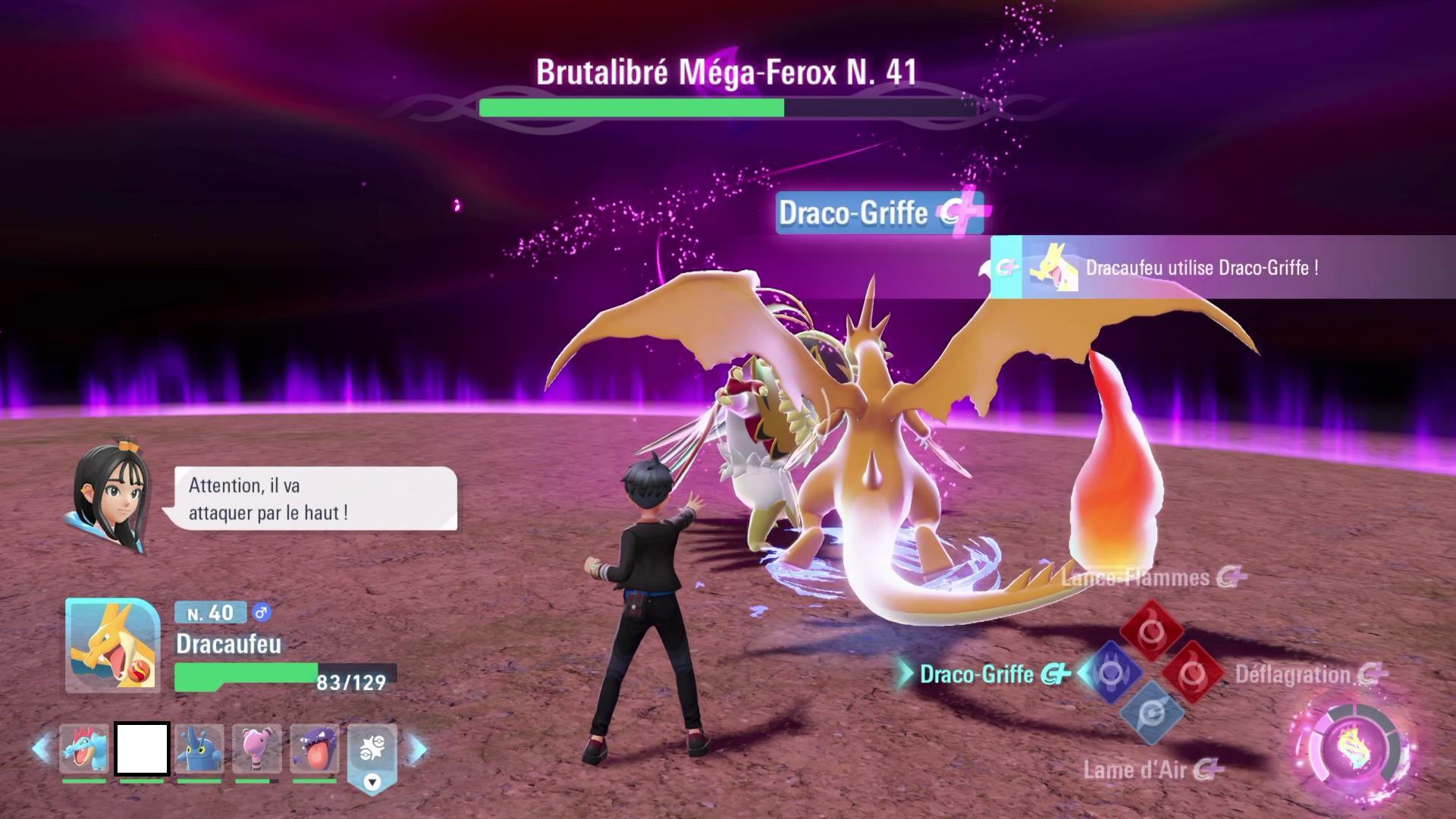Click the right chevron beside the party bar
This screenshot has height=819, width=1456.
(x=409, y=748)
